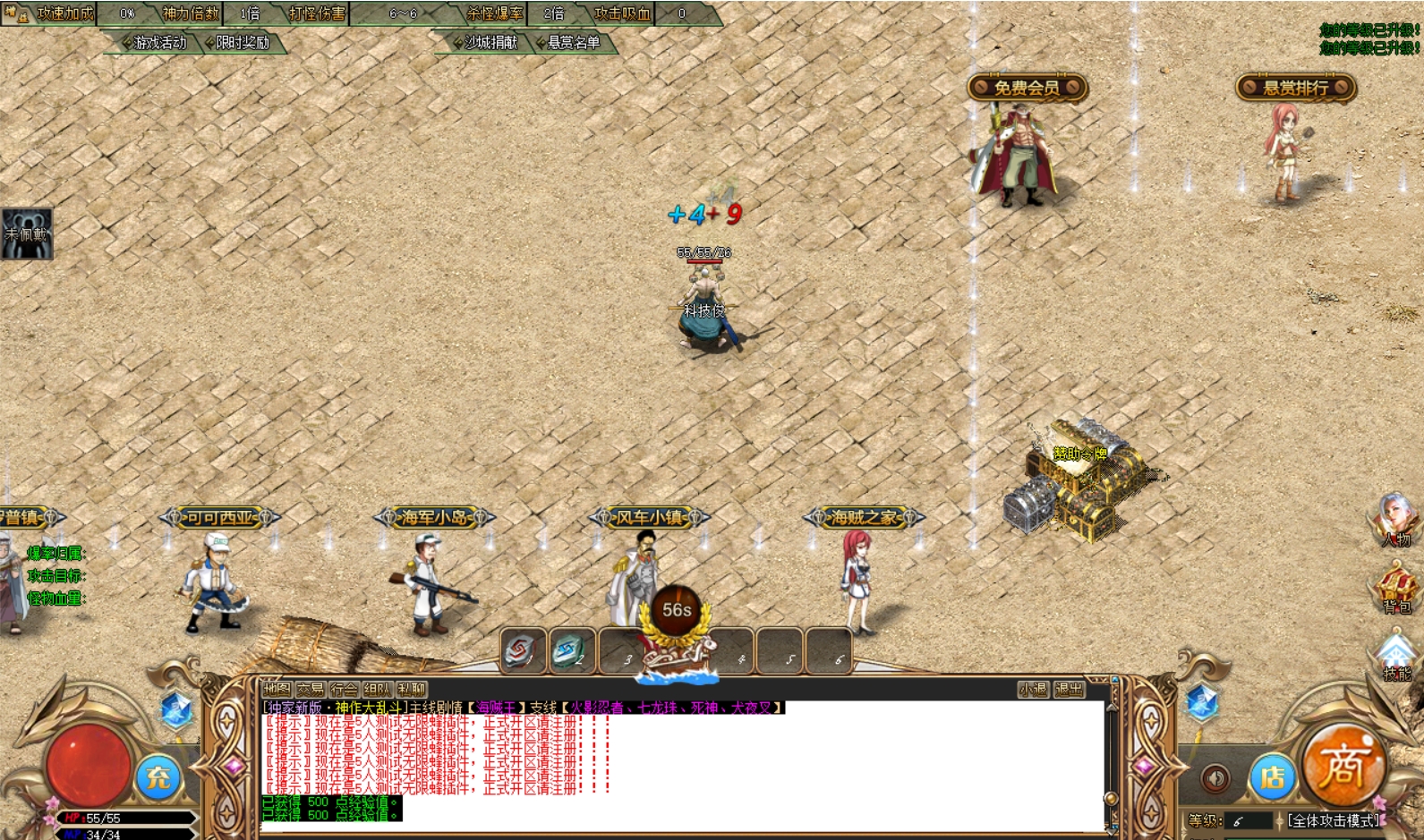Viewport: 1424px width, 840px height.
Task: Use the red rune stone in hotbar slot 1
Action: (523, 650)
